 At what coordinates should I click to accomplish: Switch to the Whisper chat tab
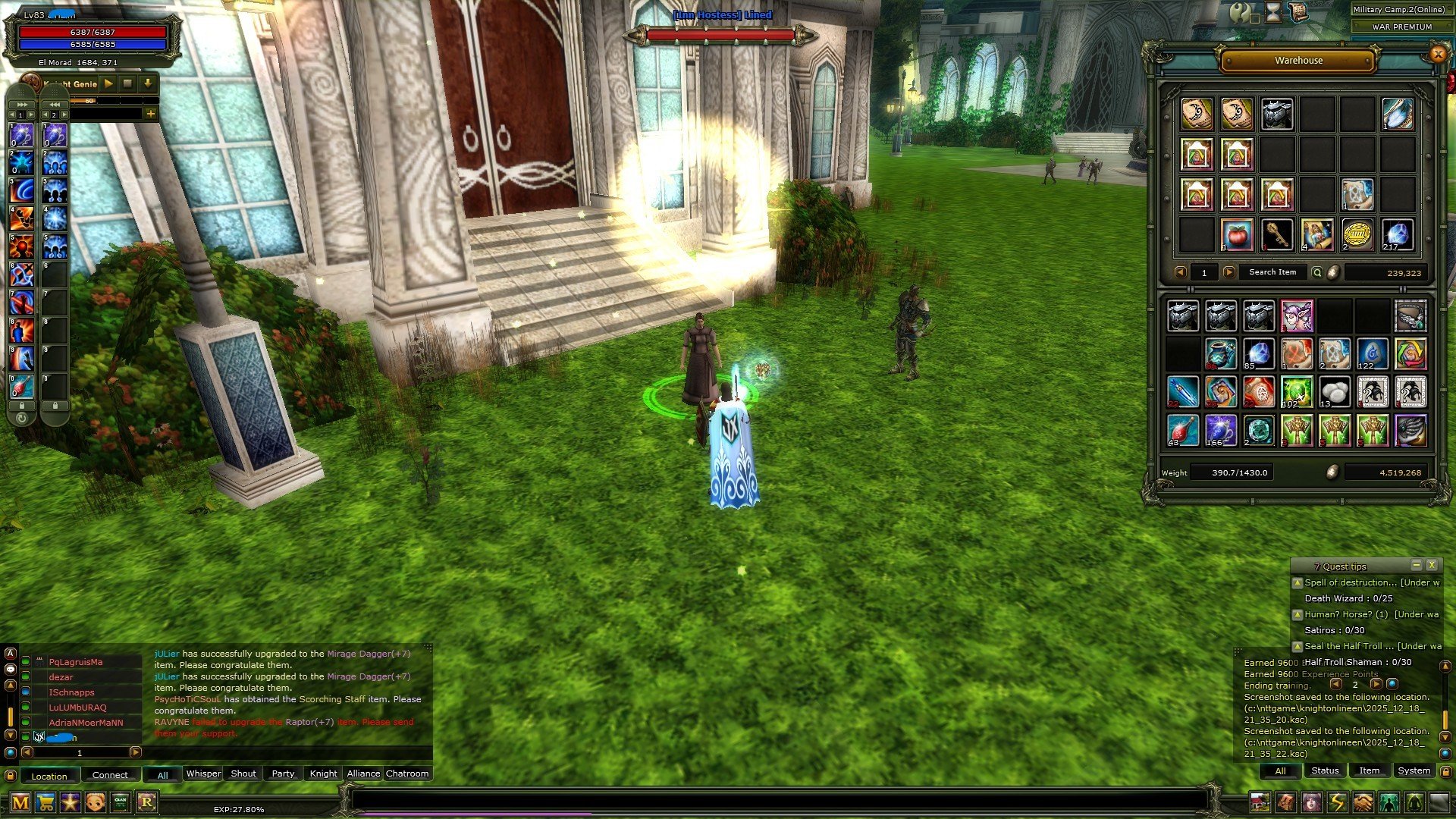coord(202,773)
